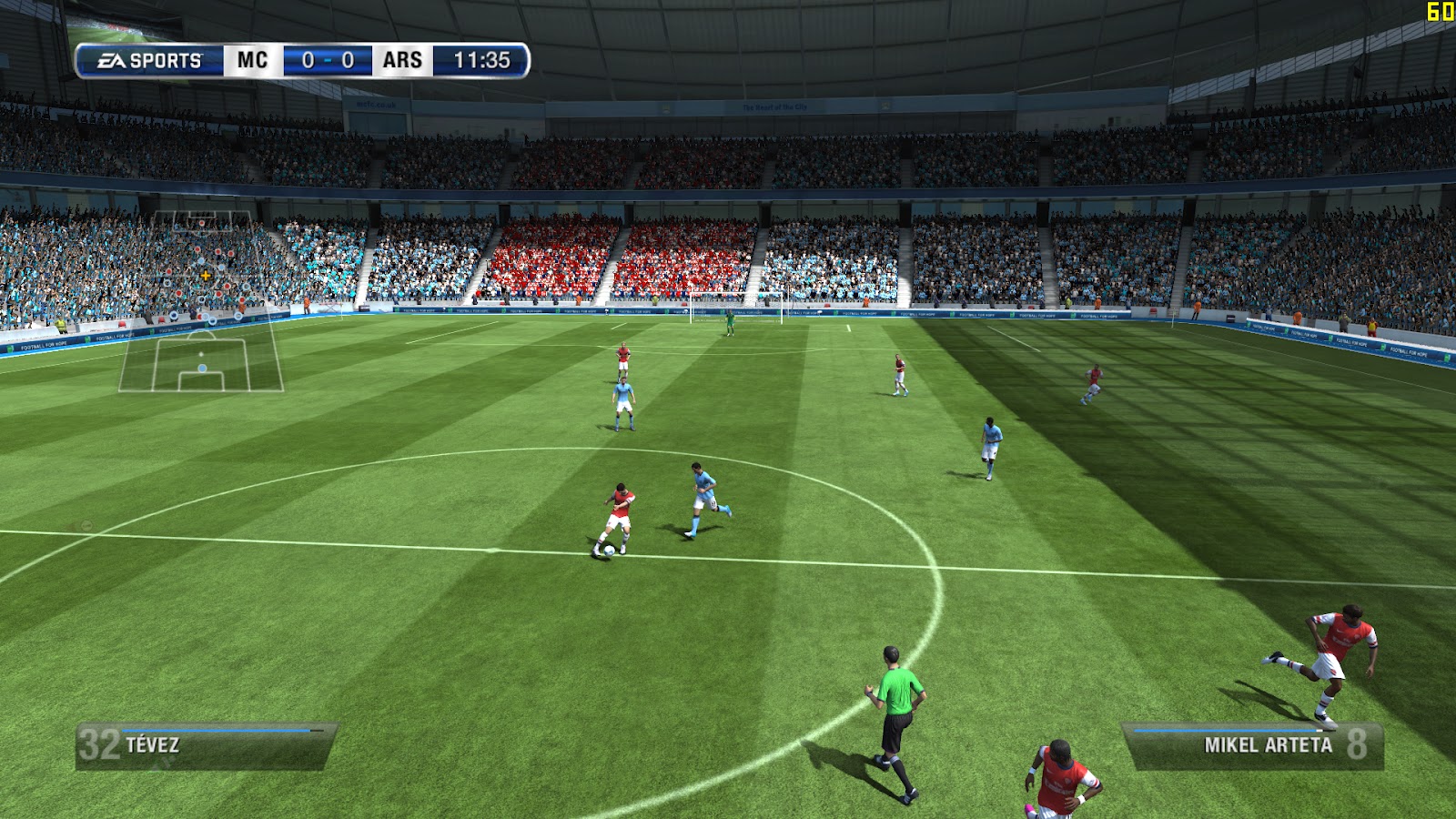Select the yellow cross marker on the radar
Screen dimensions: 1456x819
pos(206,275)
